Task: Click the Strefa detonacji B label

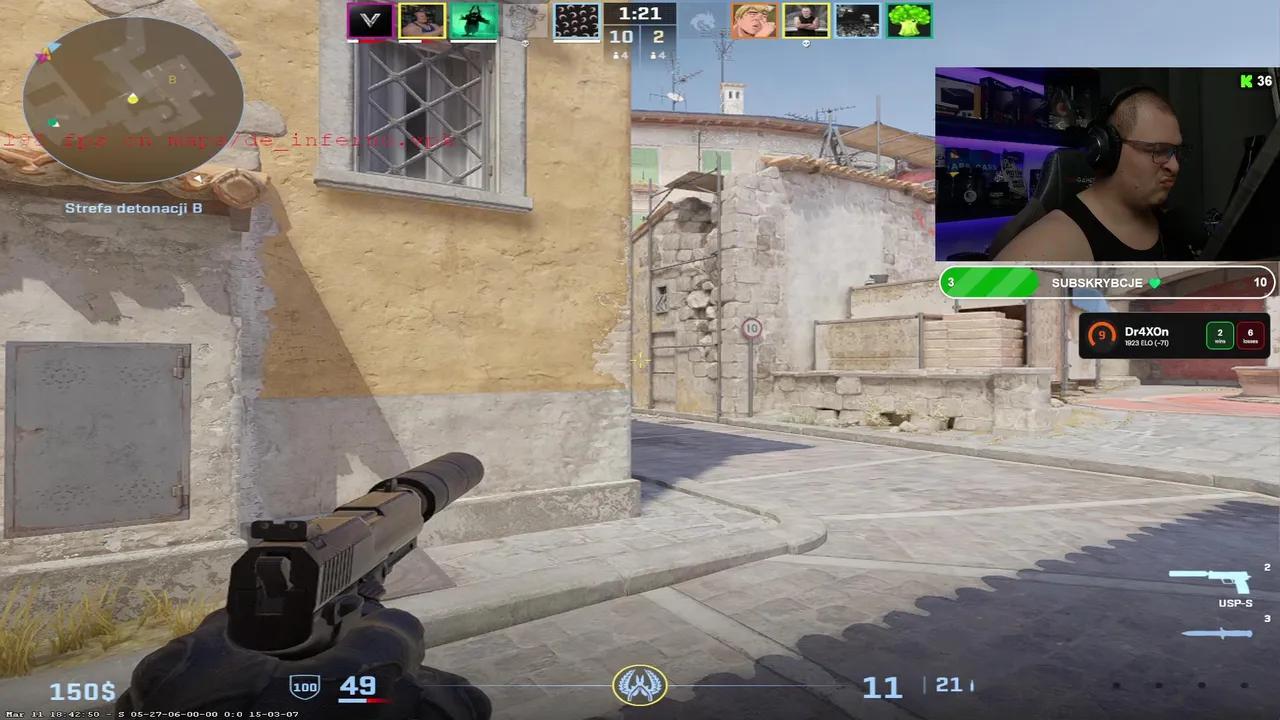Action: (133, 208)
